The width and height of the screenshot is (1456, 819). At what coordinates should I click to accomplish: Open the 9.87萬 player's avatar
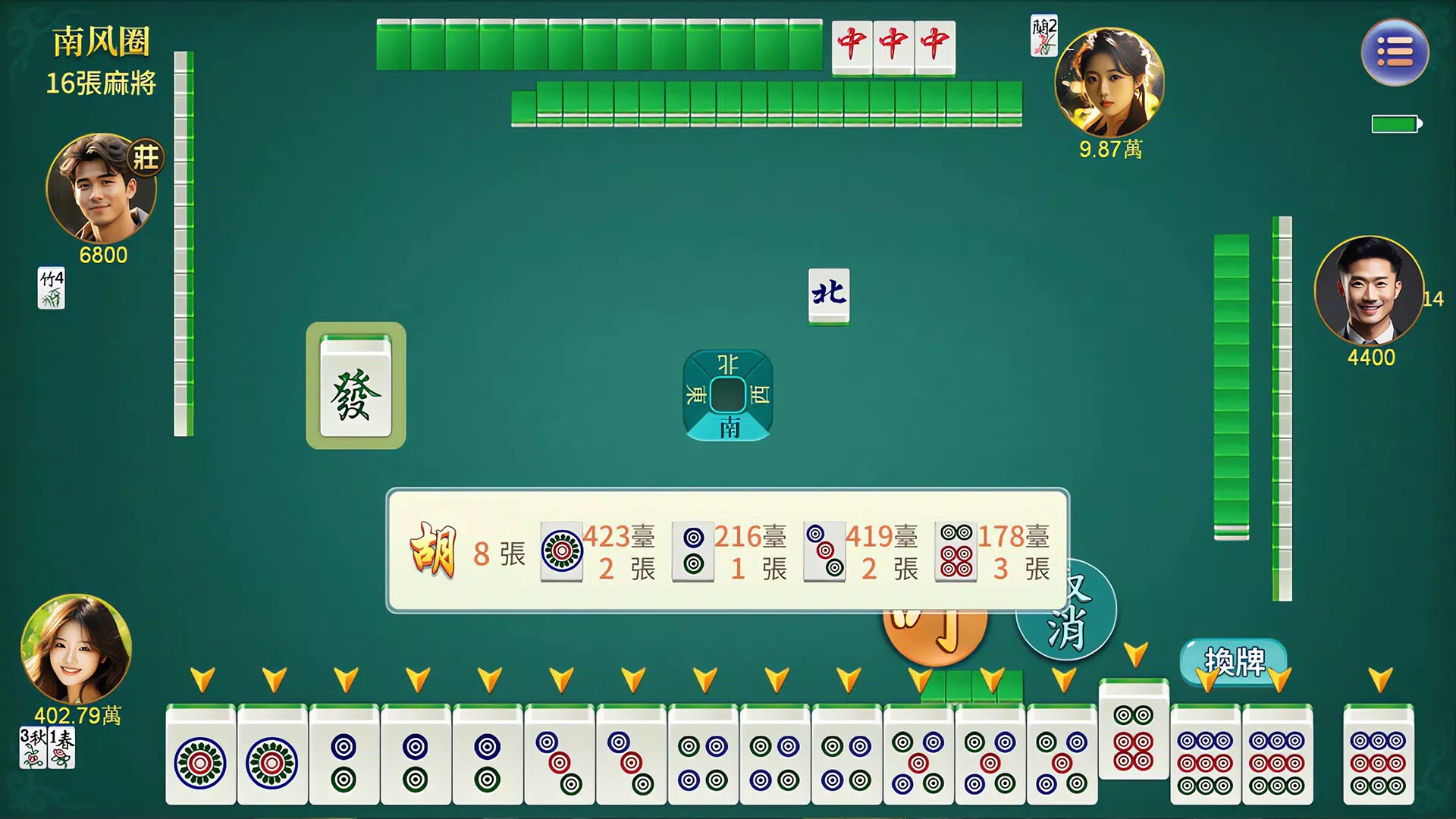point(1109,83)
